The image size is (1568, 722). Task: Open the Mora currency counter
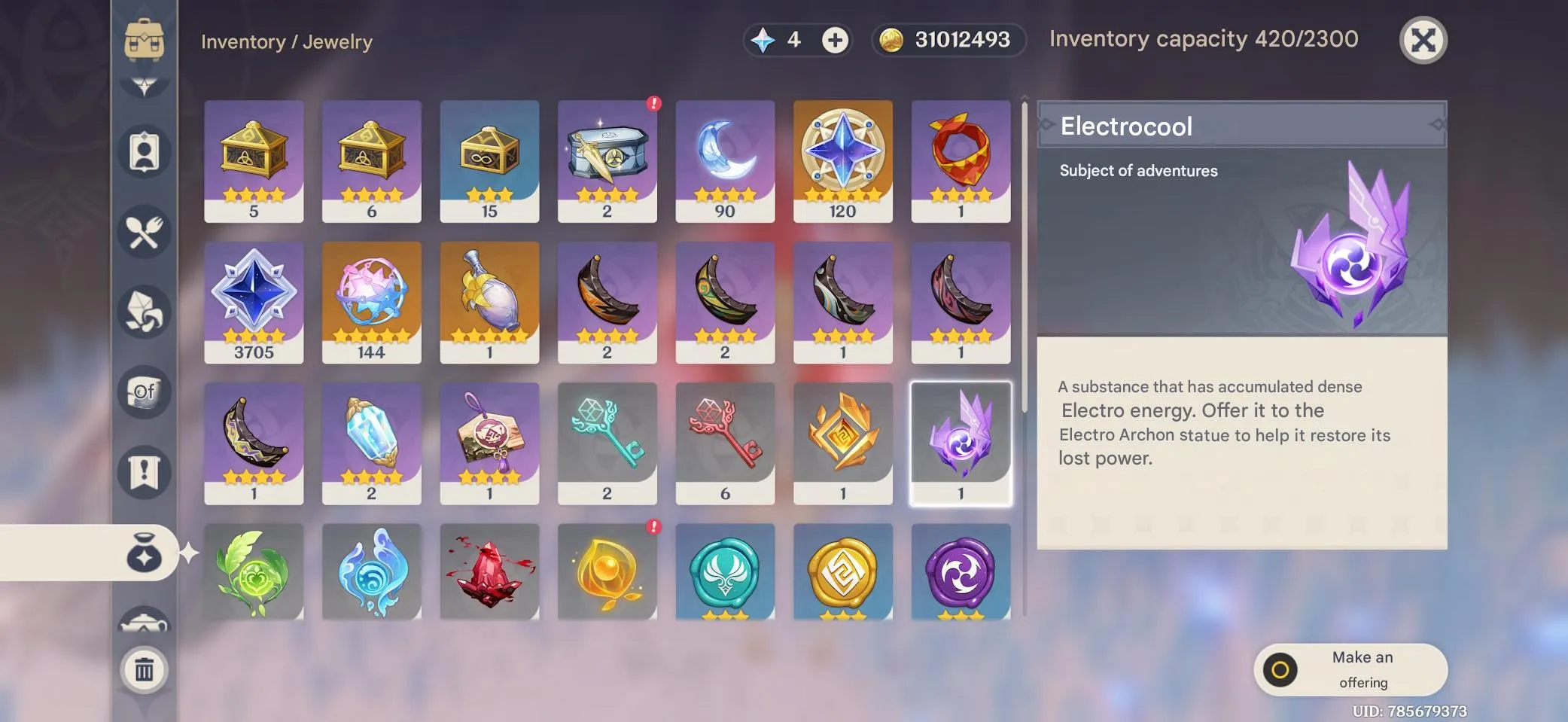tap(947, 41)
